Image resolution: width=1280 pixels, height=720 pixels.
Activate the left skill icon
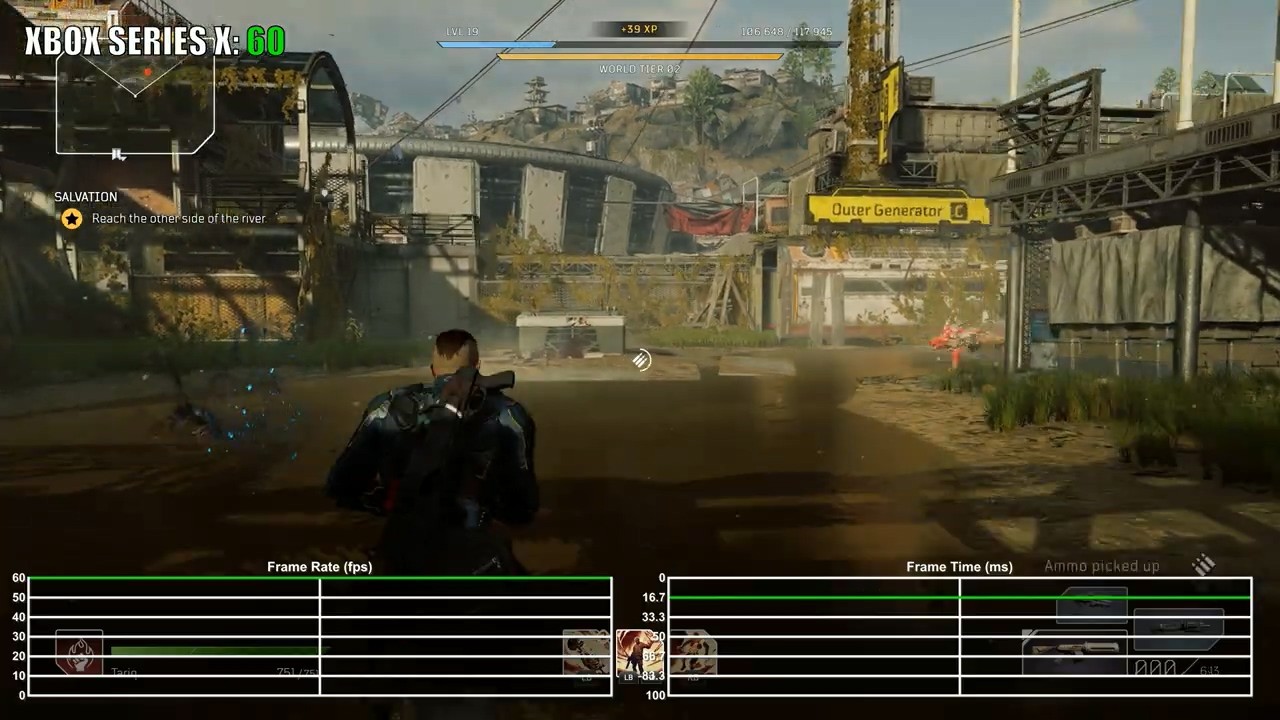coord(587,653)
